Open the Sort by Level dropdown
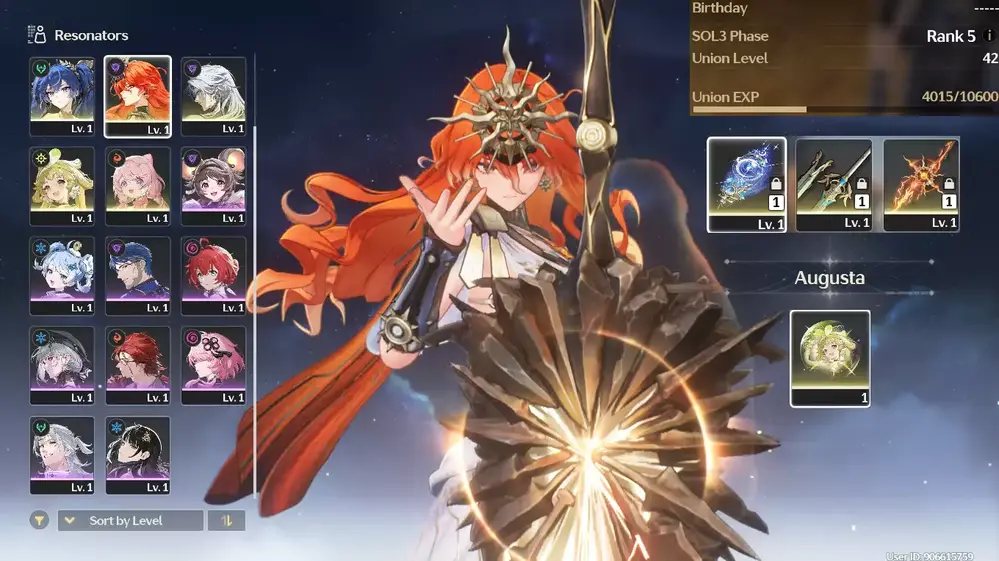Image resolution: width=999 pixels, height=561 pixels. click(x=130, y=521)
